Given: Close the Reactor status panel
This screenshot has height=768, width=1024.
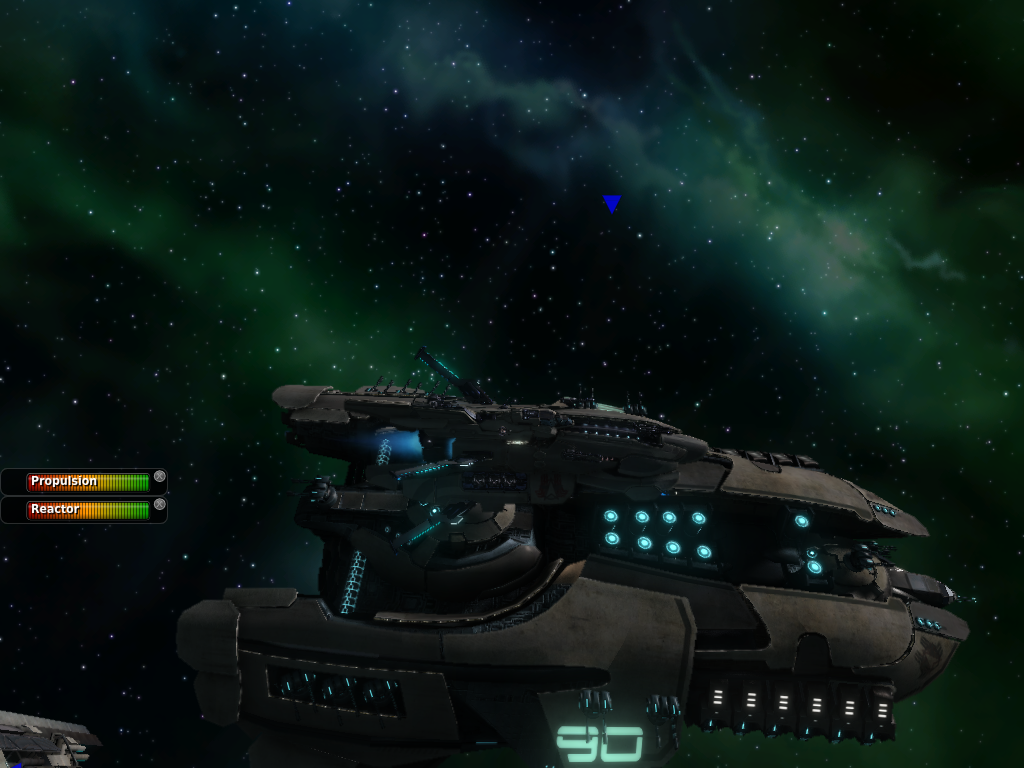Looking at the screenshot, I should tap(159, 505).
